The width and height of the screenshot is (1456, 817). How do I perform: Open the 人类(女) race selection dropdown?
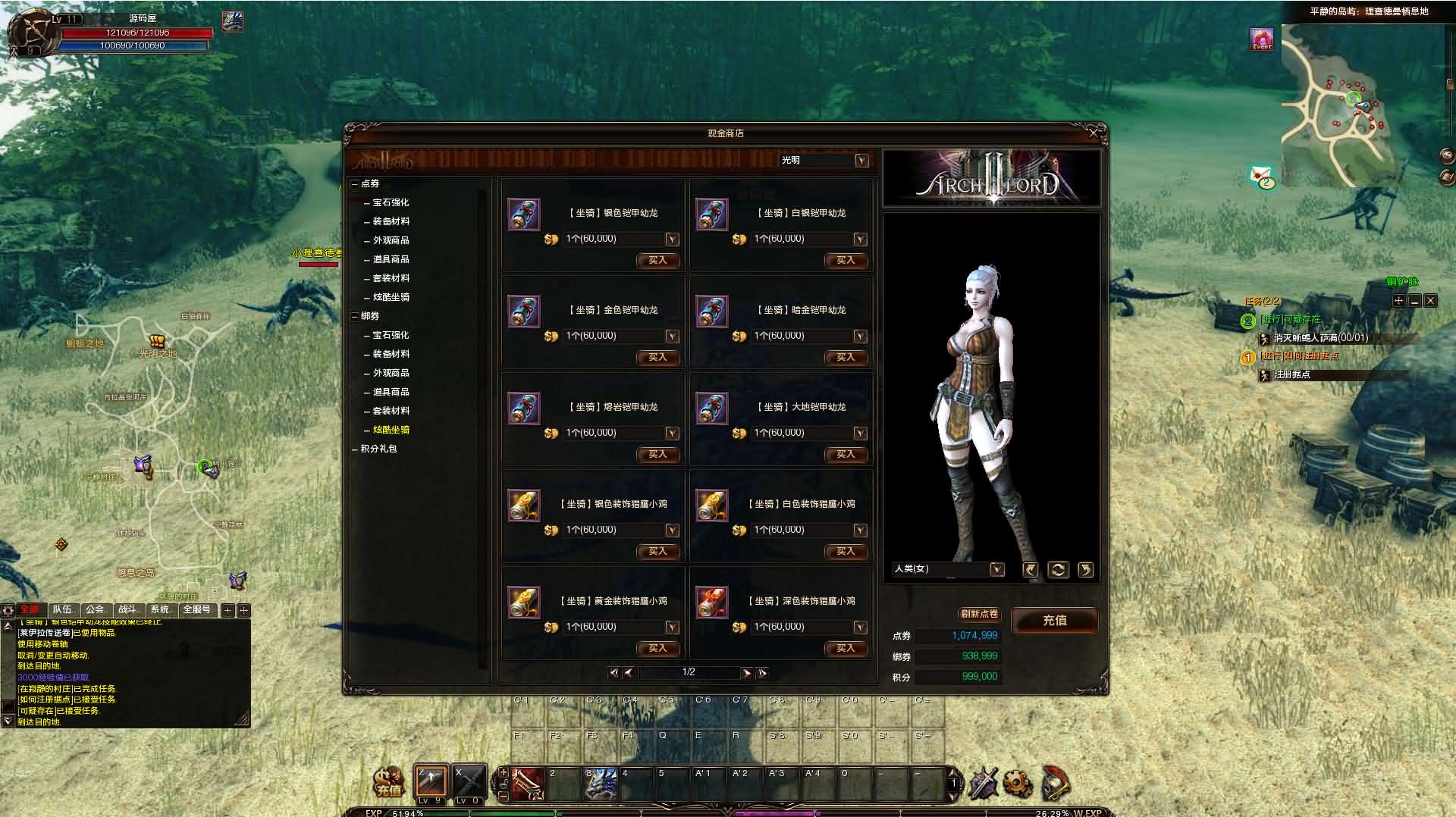[x=997, y=568]
